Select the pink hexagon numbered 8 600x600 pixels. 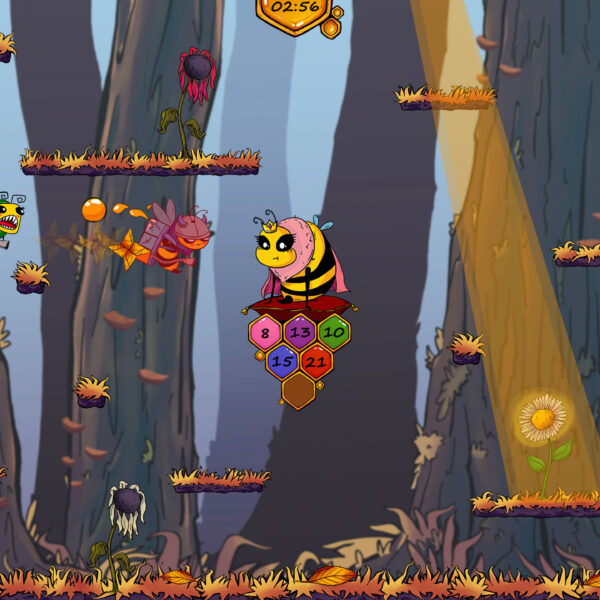pos(265,333)
